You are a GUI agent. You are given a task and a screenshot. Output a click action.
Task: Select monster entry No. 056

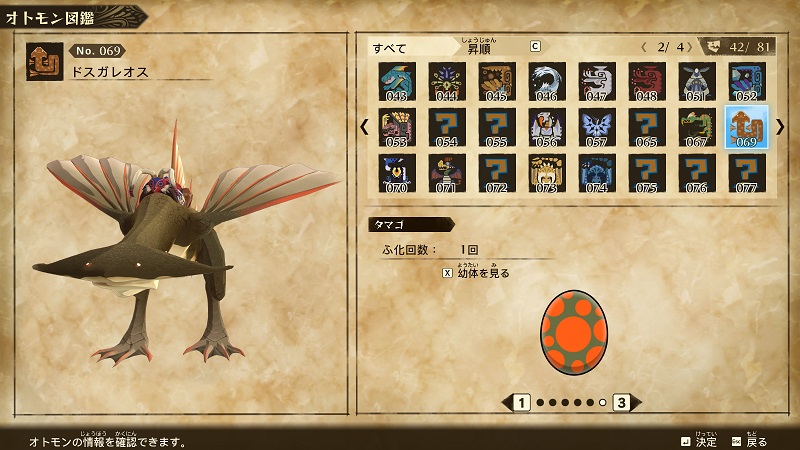[547, 127]
